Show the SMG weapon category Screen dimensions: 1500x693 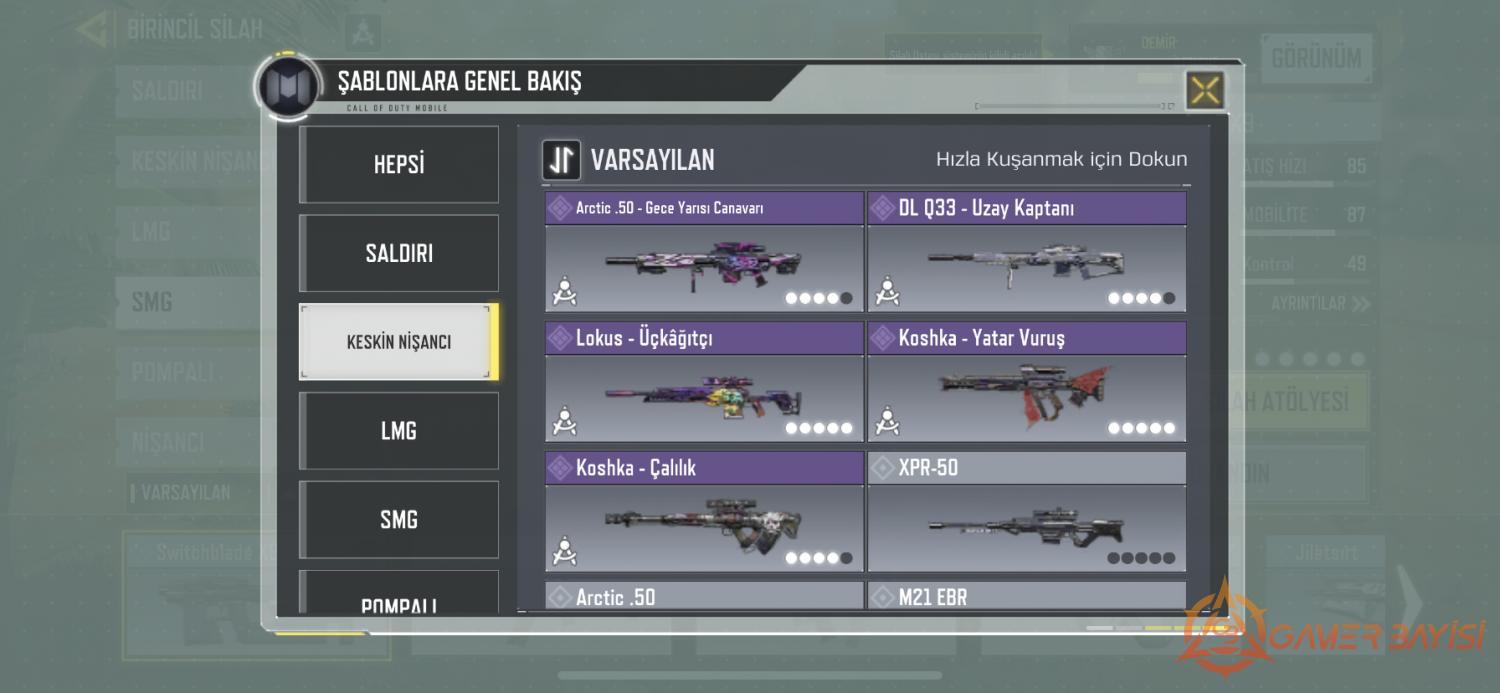tap(399, 520)
